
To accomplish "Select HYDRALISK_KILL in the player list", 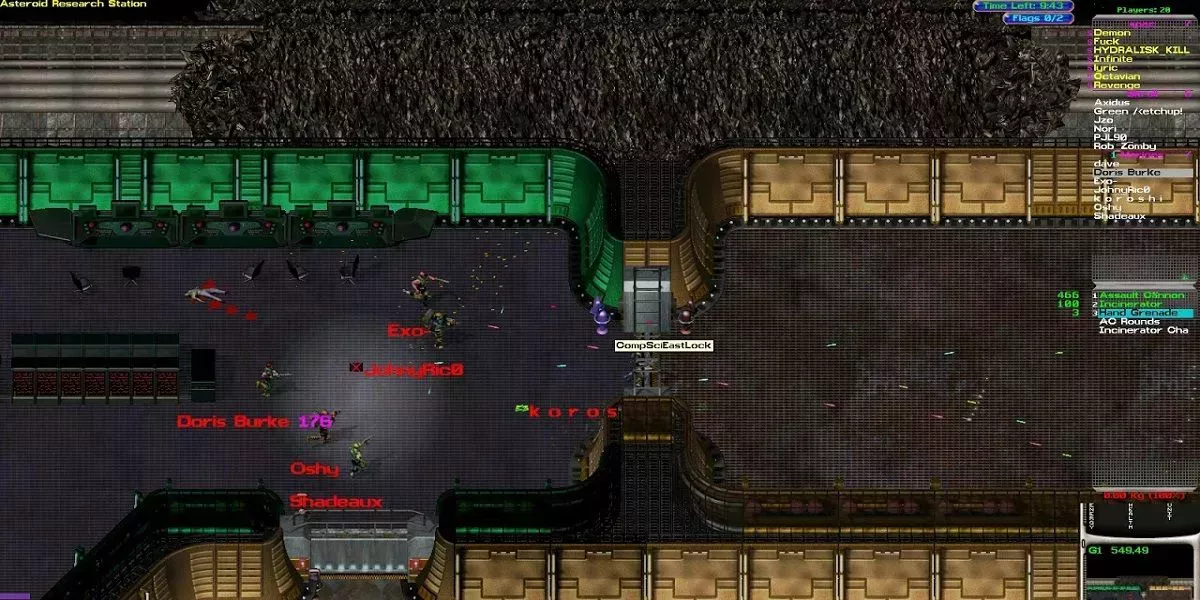I will pos(1141,50).
